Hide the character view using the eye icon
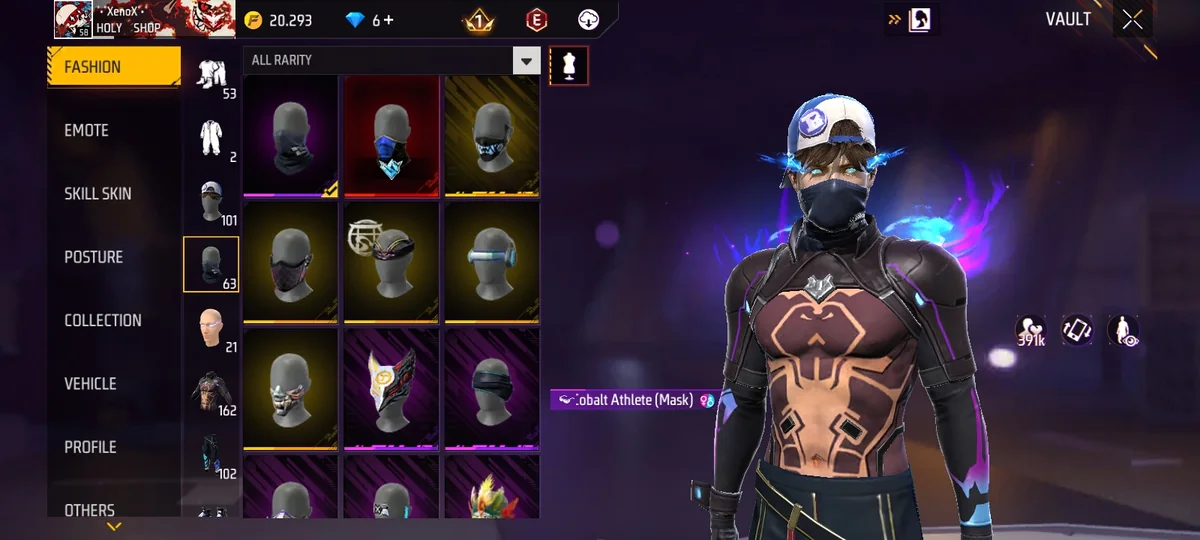This screenshot has width=1200, height=540. (x=1123, y=331)
